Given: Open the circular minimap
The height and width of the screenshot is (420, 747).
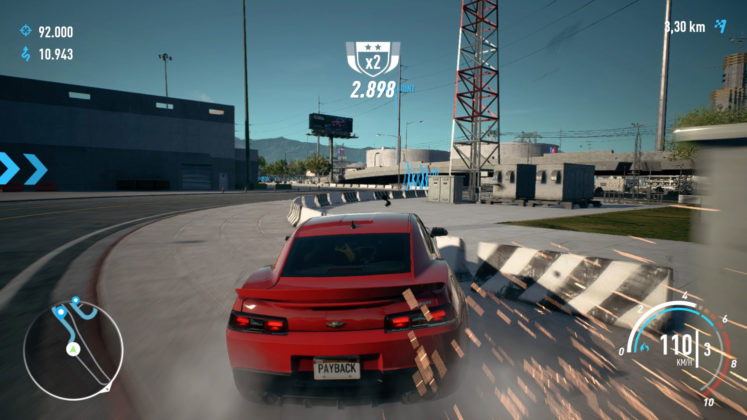Looking at the screenshot, I should click(x=73, y=349).
